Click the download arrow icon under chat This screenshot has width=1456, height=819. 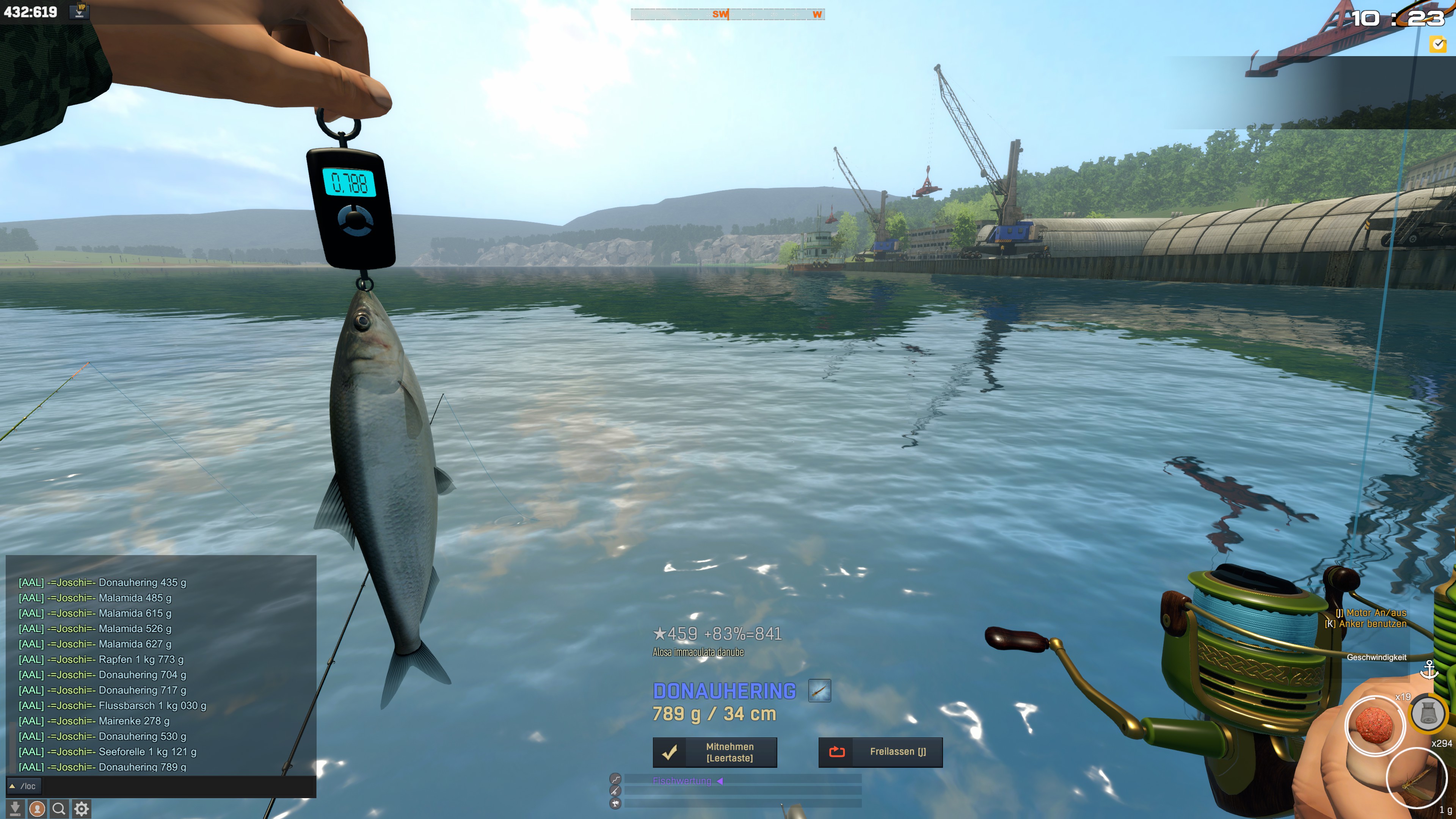coord(15,809)
